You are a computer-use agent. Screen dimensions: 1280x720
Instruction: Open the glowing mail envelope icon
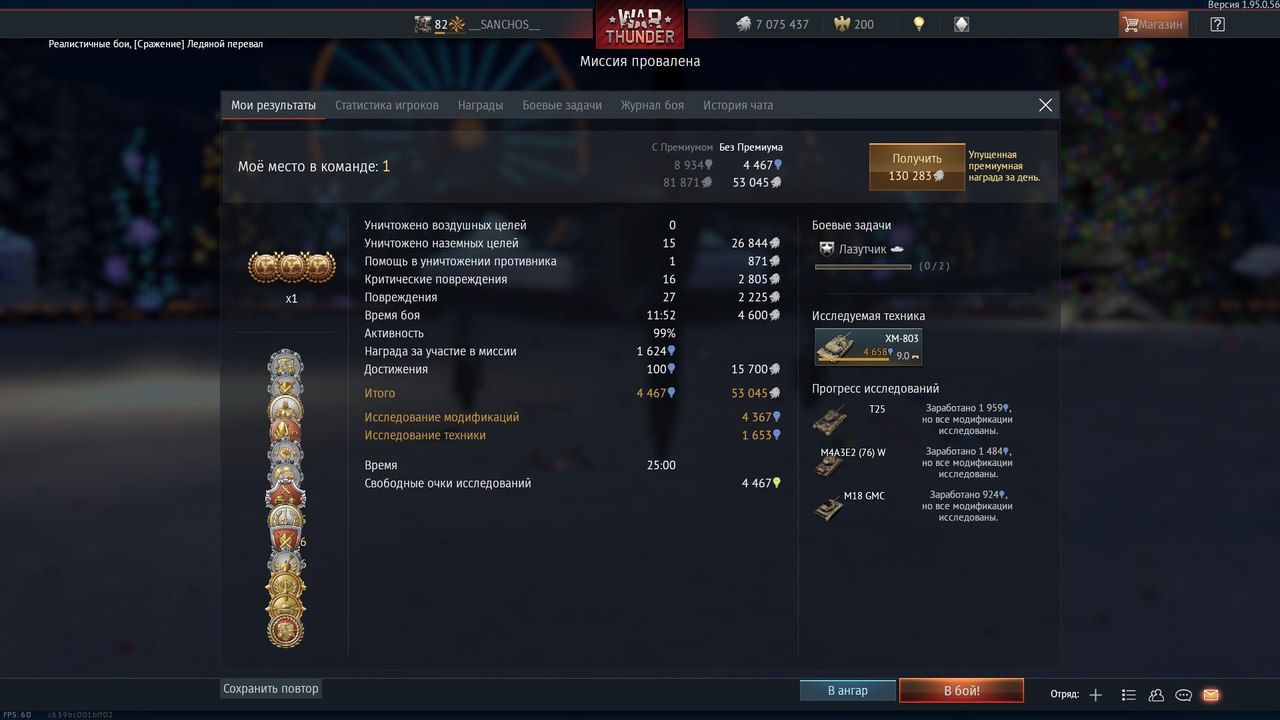(x=1210, y=695)
